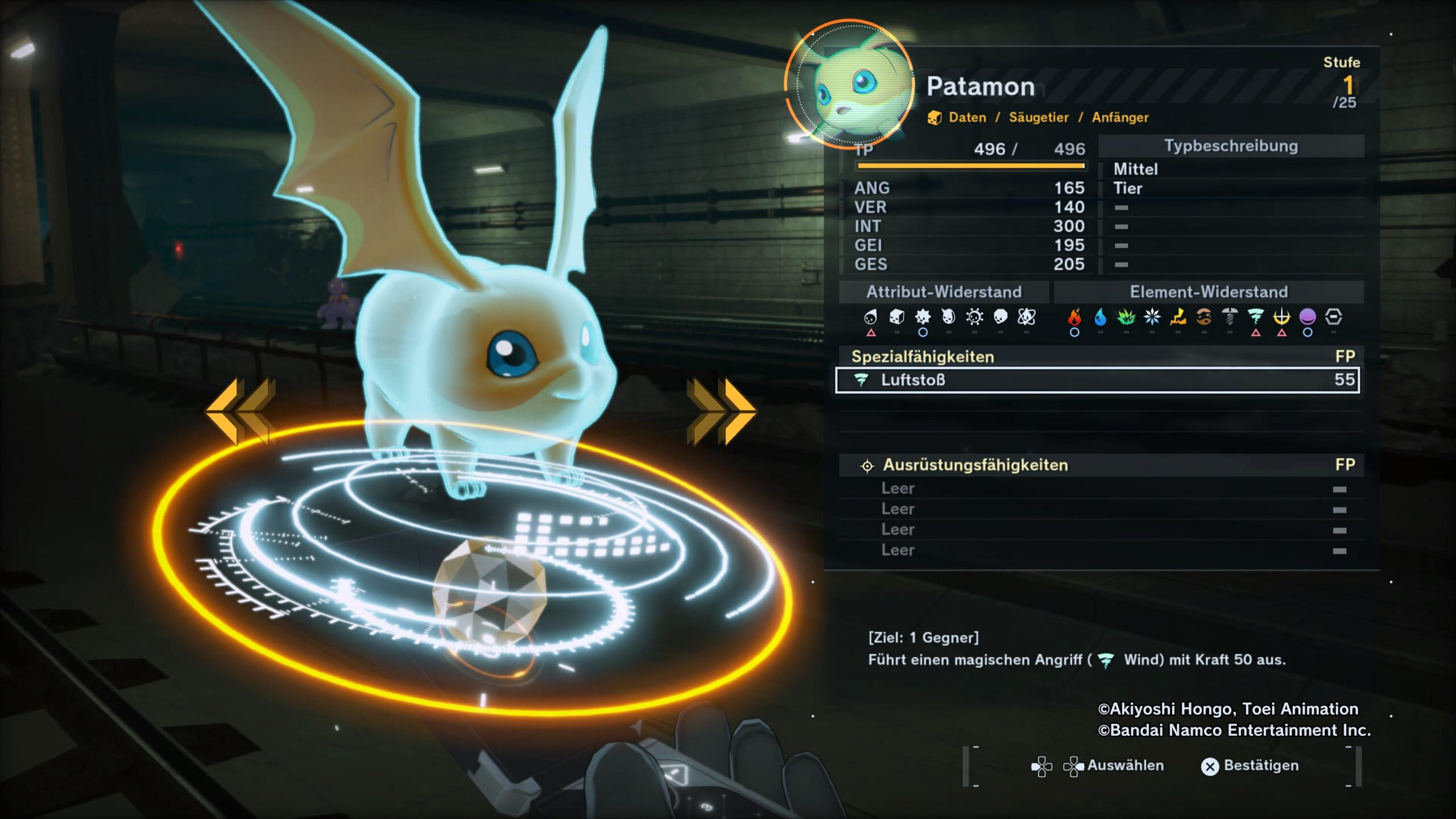1456x819 pixels.
Task: Select the purple orb element resistance icon
Action: point(1308,317)
